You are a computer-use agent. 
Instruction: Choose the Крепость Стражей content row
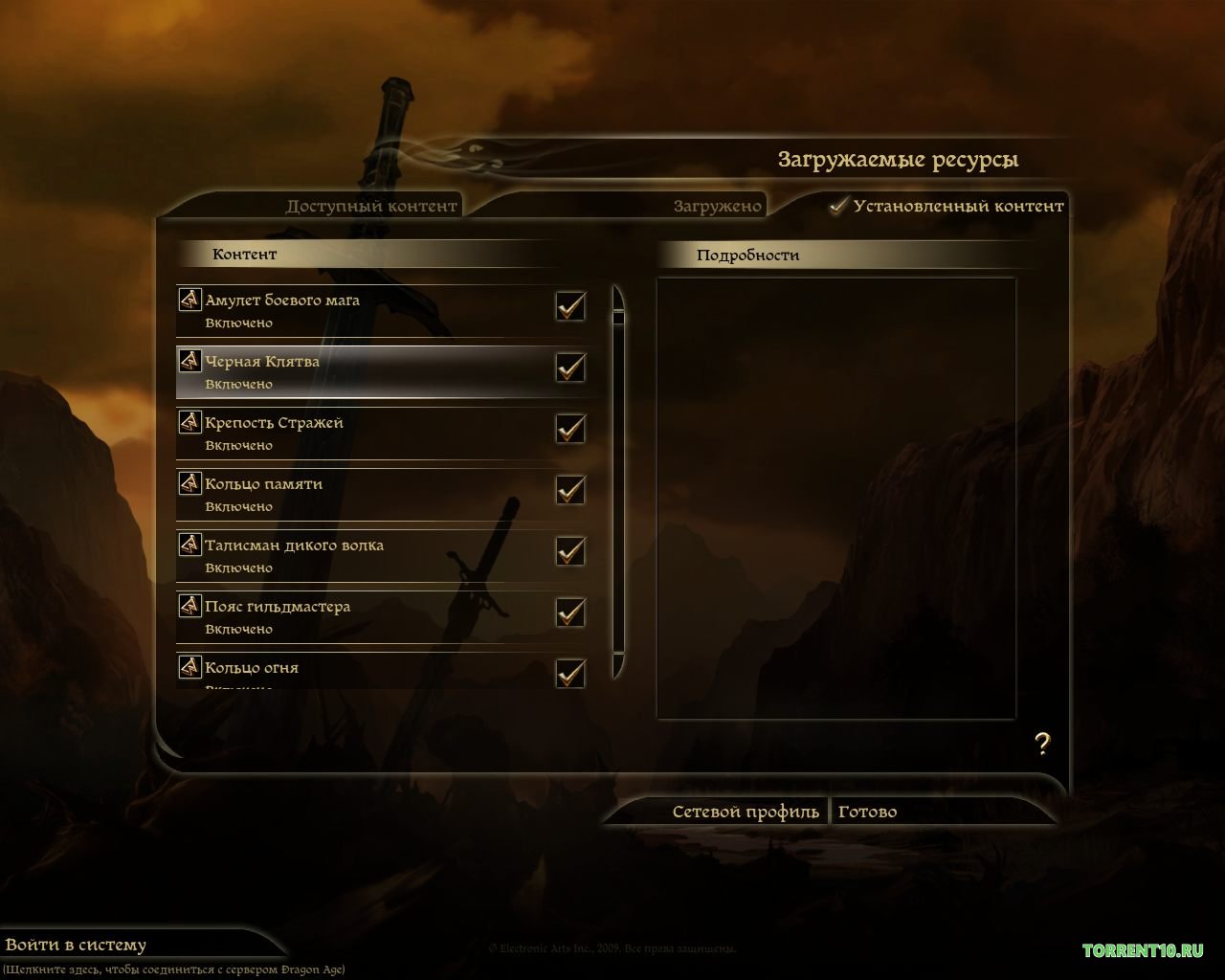(x=364, y=433)
